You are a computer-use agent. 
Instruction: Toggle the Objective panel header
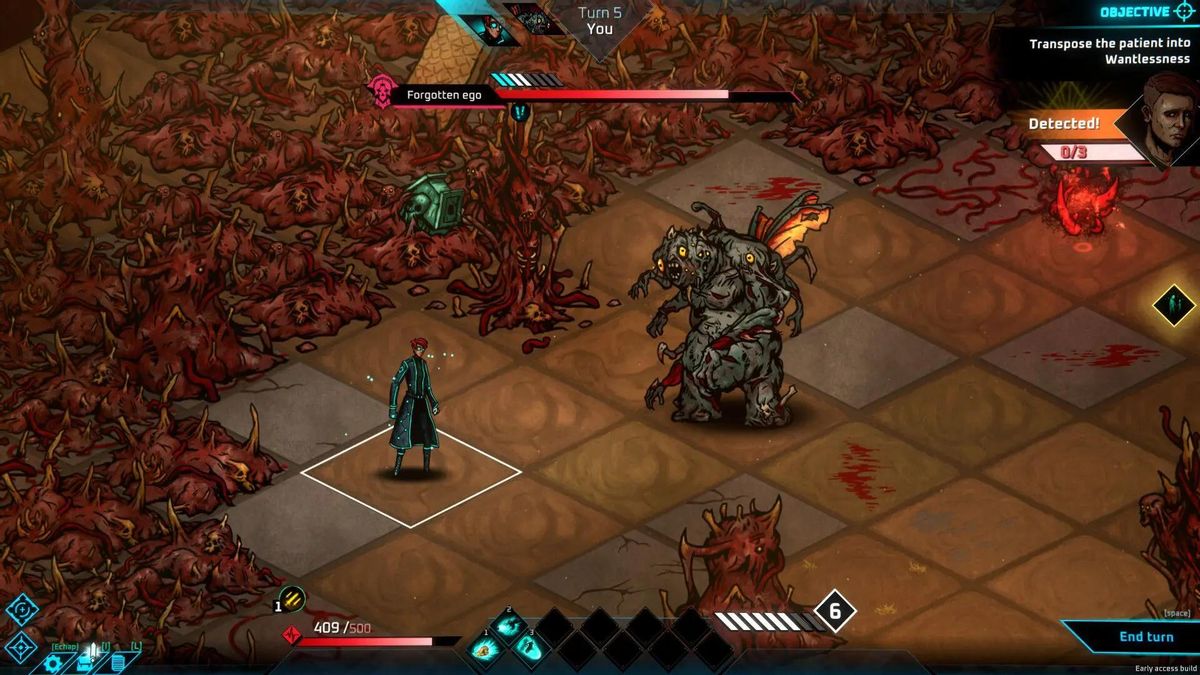pyautogui.click(x=1140, y=12)
